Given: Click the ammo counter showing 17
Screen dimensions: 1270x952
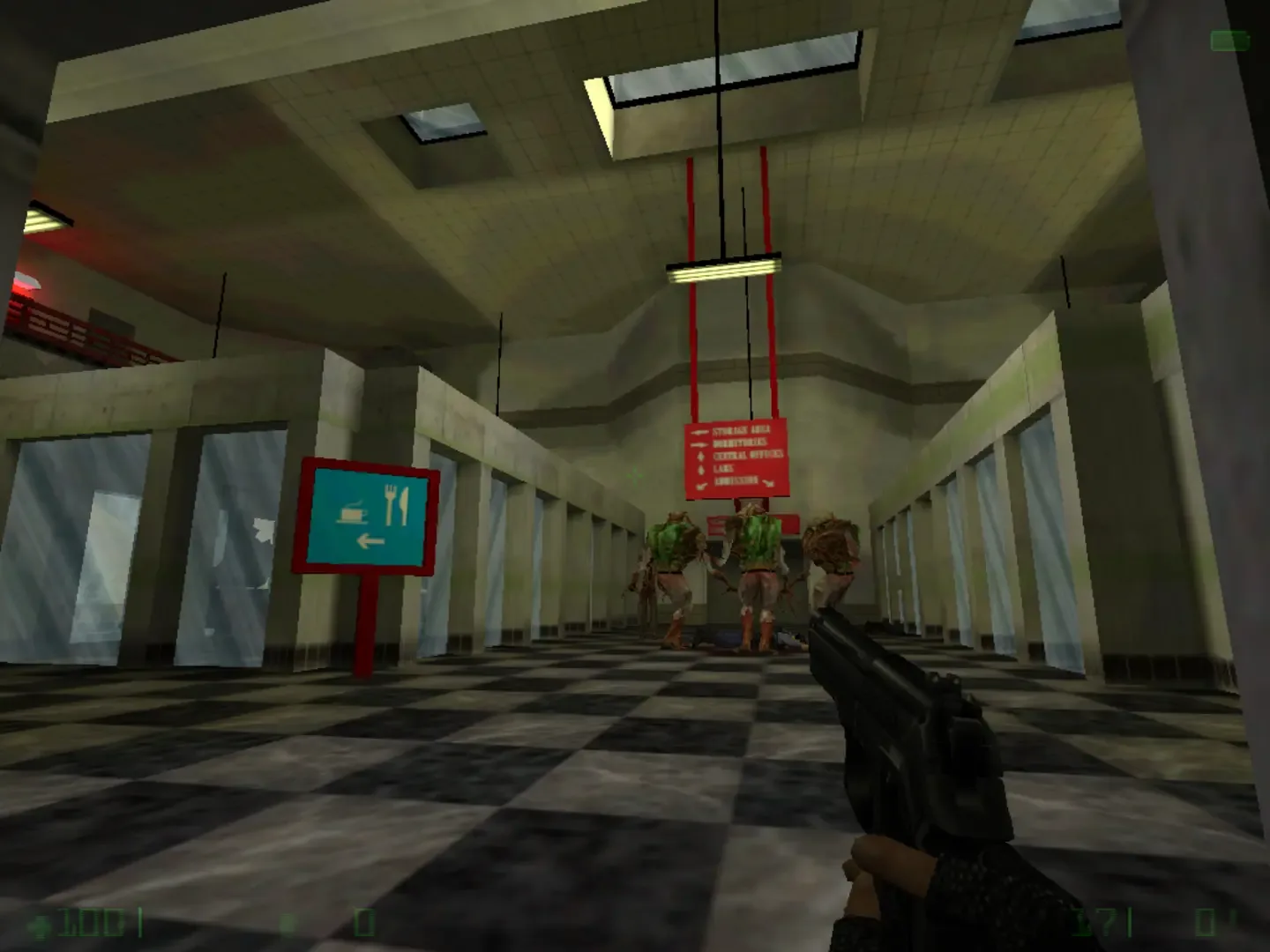Looking at the screenshot, I should pos(1094,922).
